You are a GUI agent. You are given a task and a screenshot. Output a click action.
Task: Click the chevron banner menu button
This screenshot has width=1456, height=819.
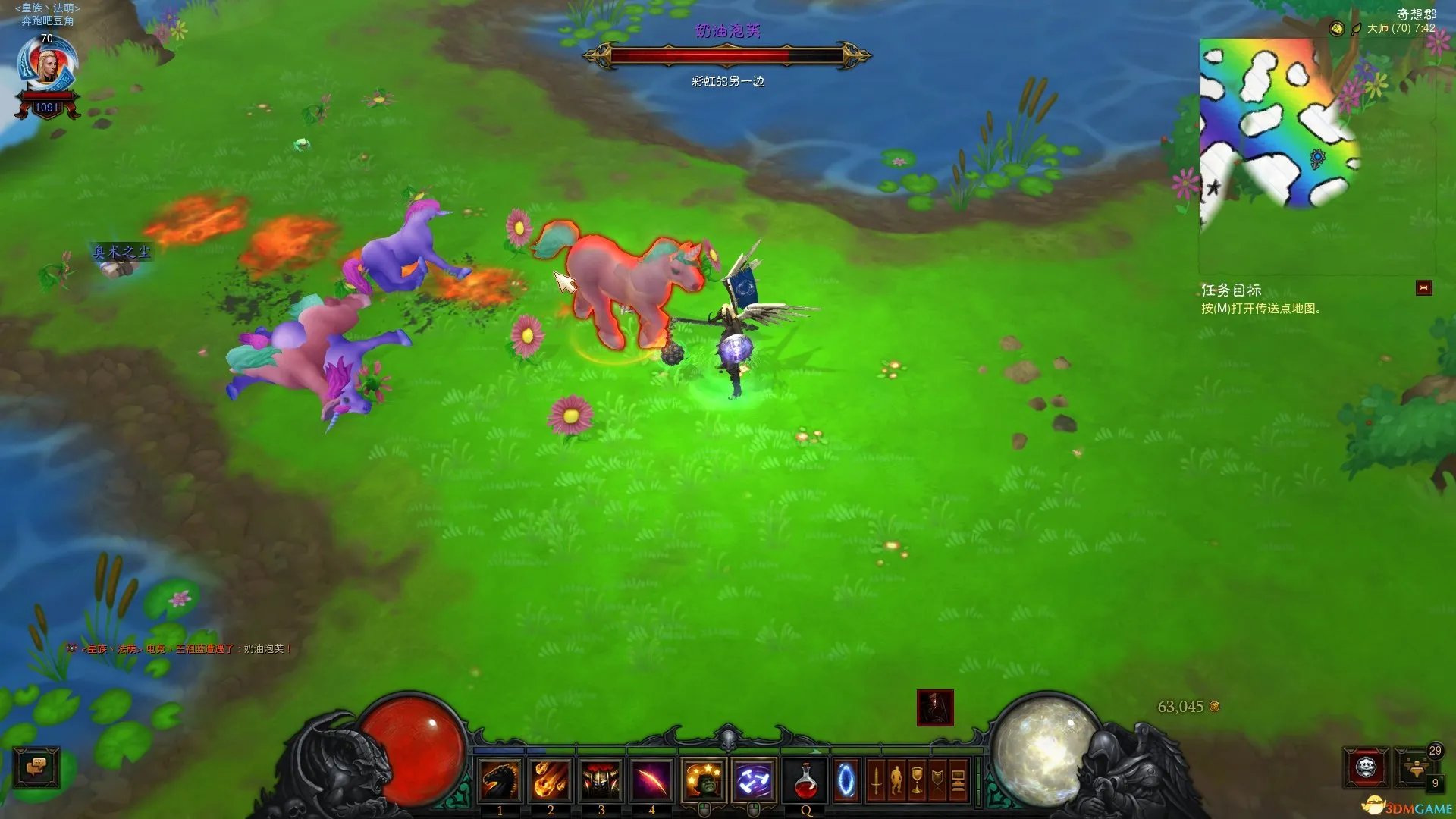point(937,780)
